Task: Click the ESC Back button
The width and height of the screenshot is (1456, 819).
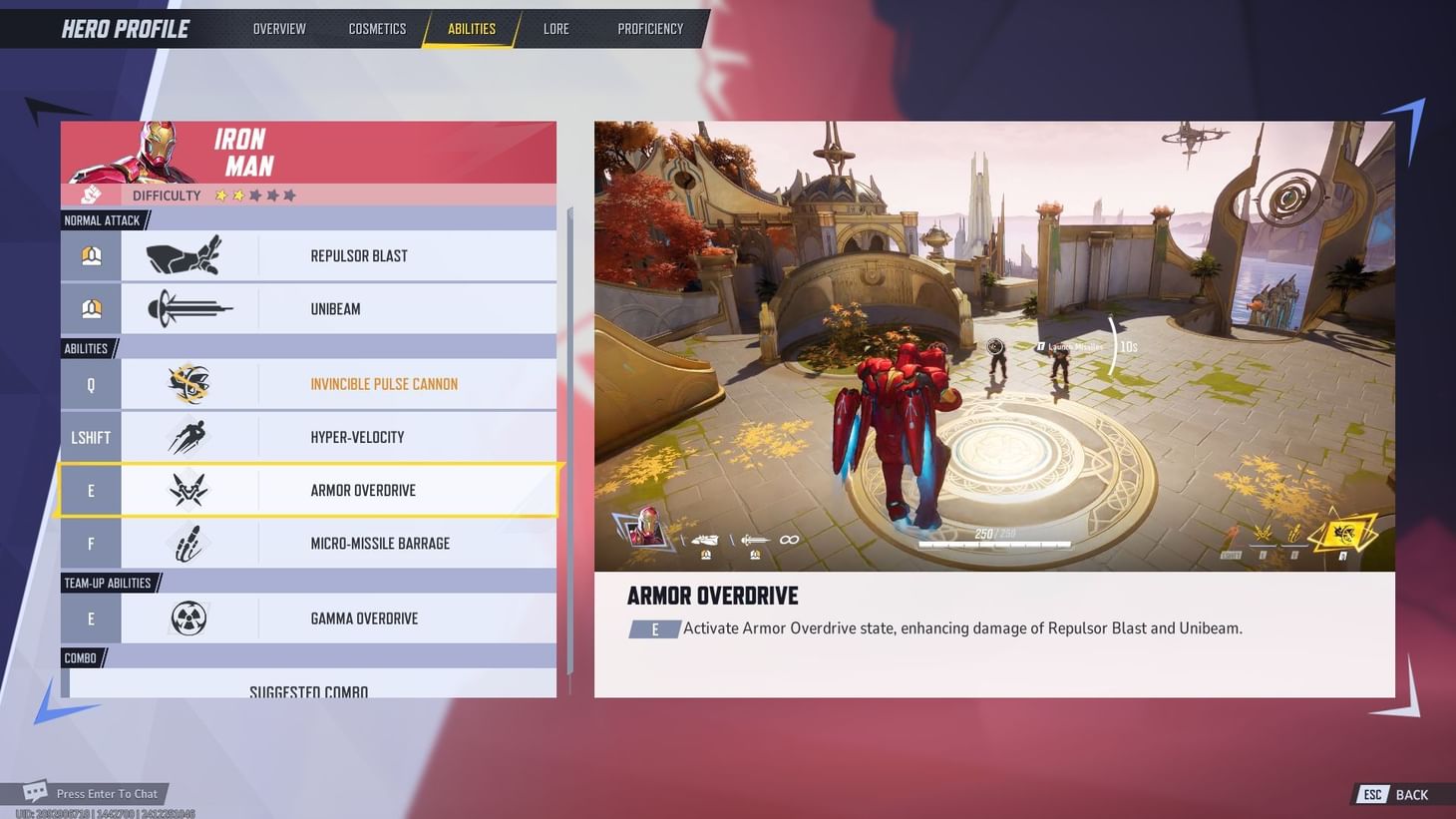Action: coord(1393,794)
